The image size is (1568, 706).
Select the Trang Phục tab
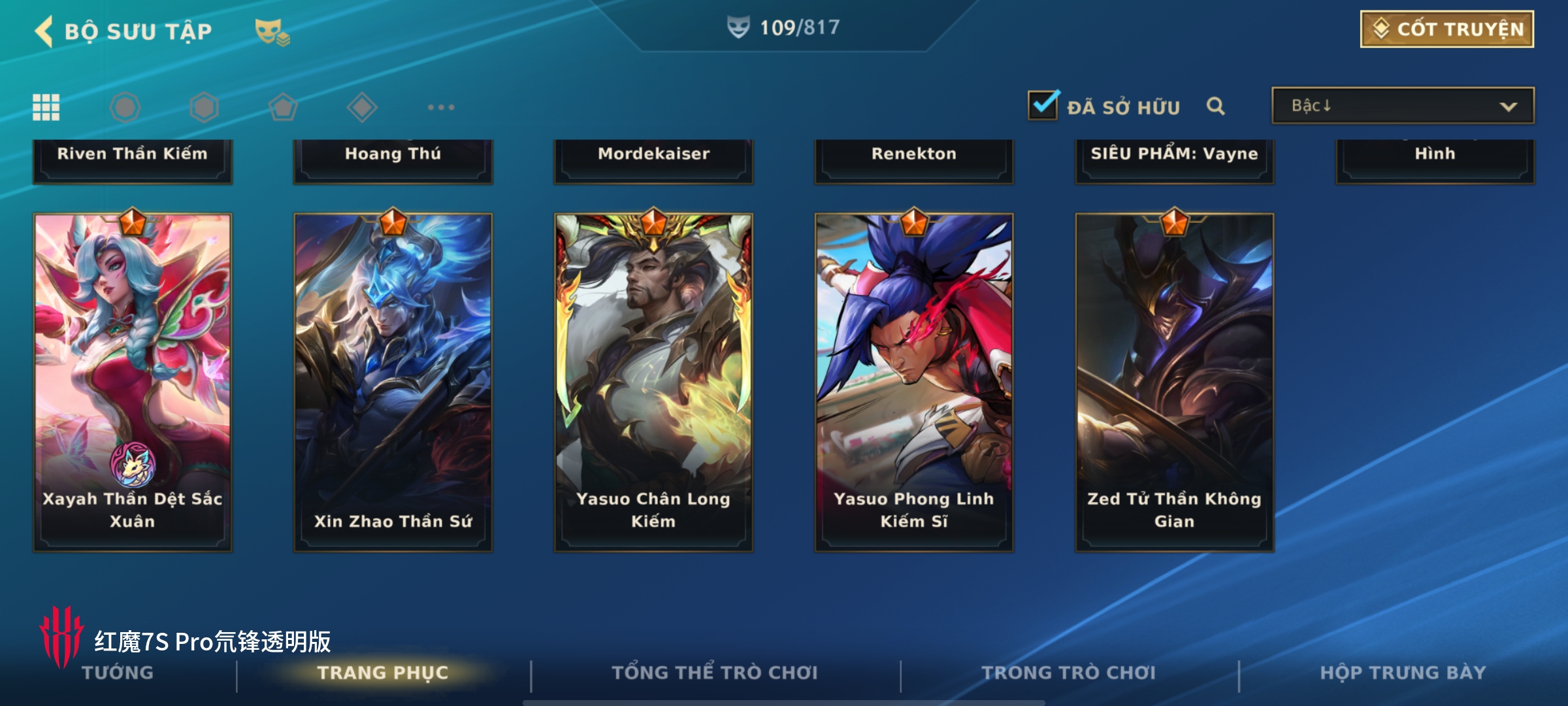(383, 673)
